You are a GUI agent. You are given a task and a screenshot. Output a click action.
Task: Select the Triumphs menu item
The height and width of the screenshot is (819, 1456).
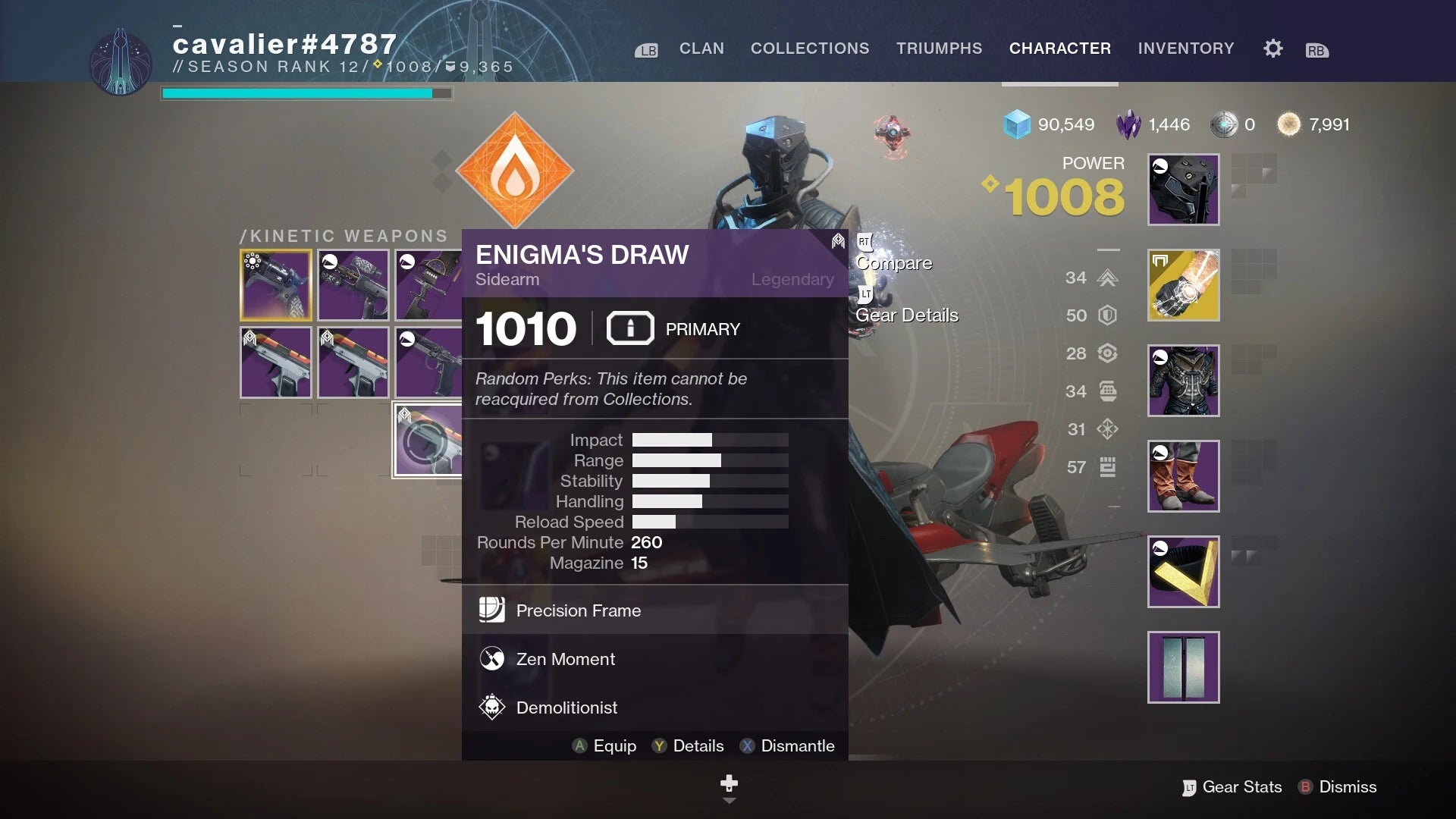tap(939, 48)
